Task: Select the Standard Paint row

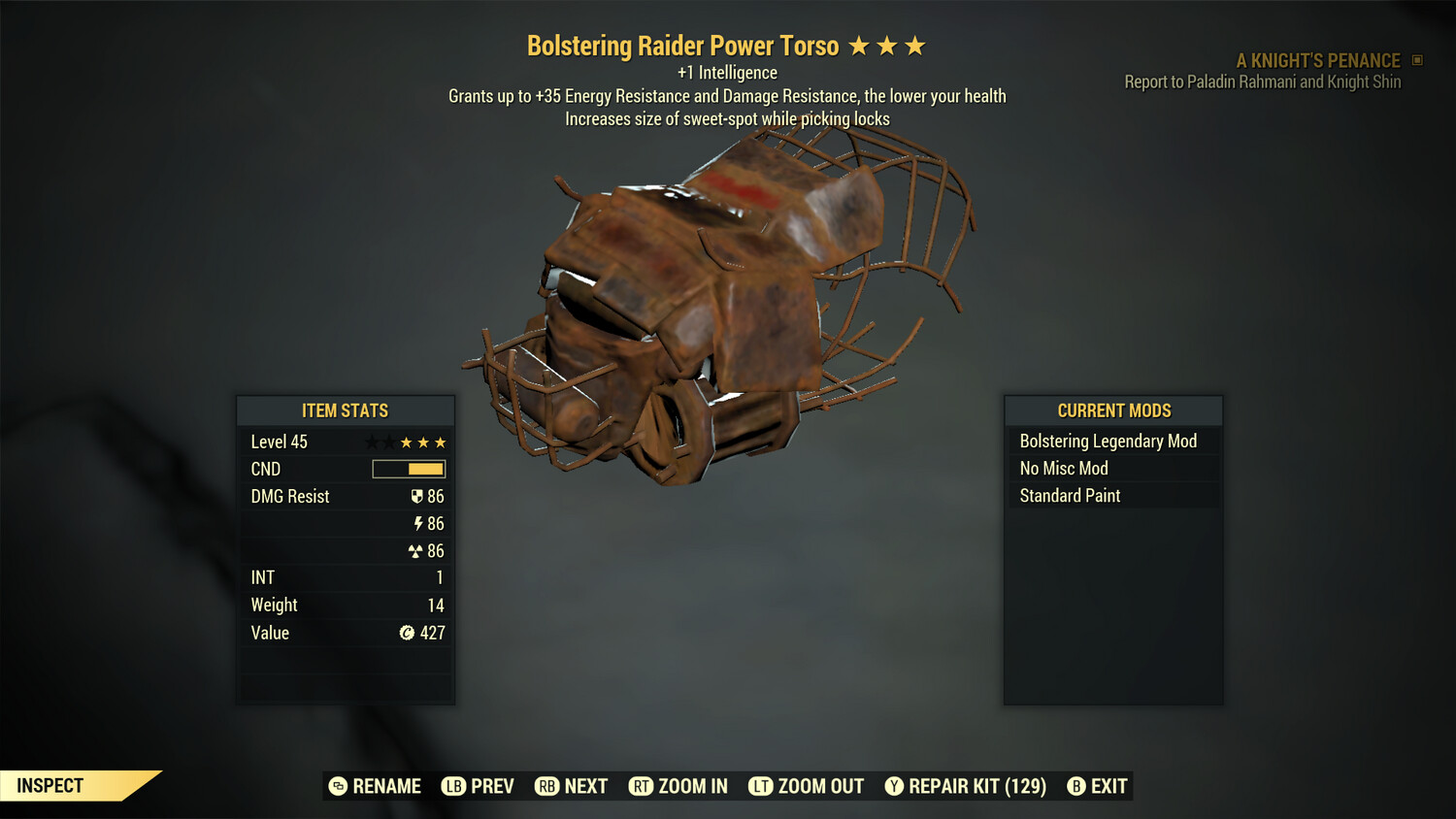Action: pyautogui.click(x=1112, y=496)
